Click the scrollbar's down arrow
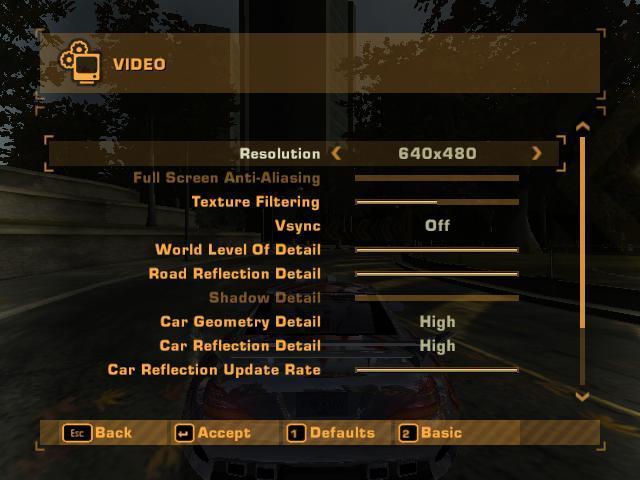The height and width of the screenshot is (480, 640). [583, 396]
